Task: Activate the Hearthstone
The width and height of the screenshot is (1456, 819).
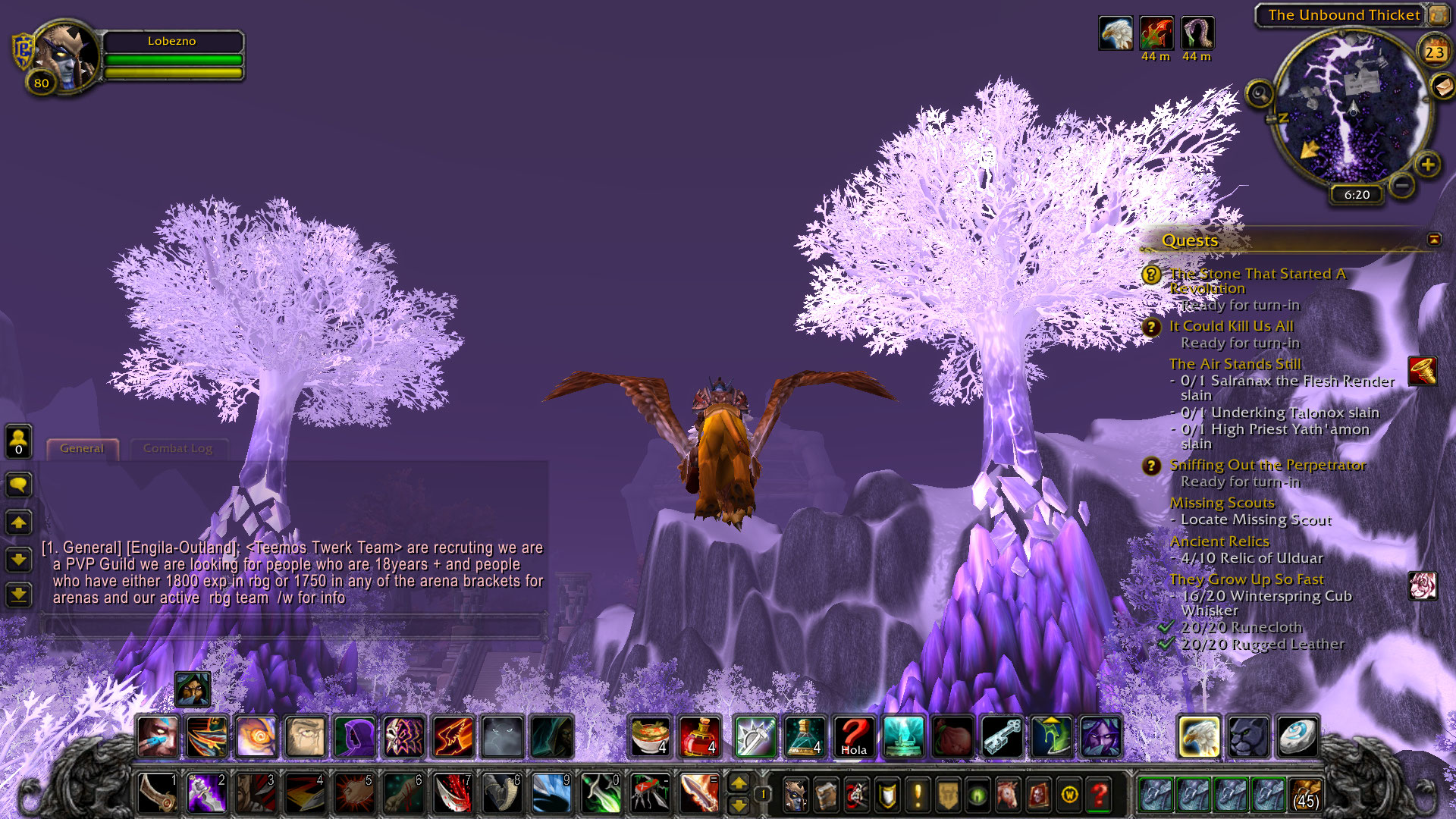Action: (x=1296, y=737)
